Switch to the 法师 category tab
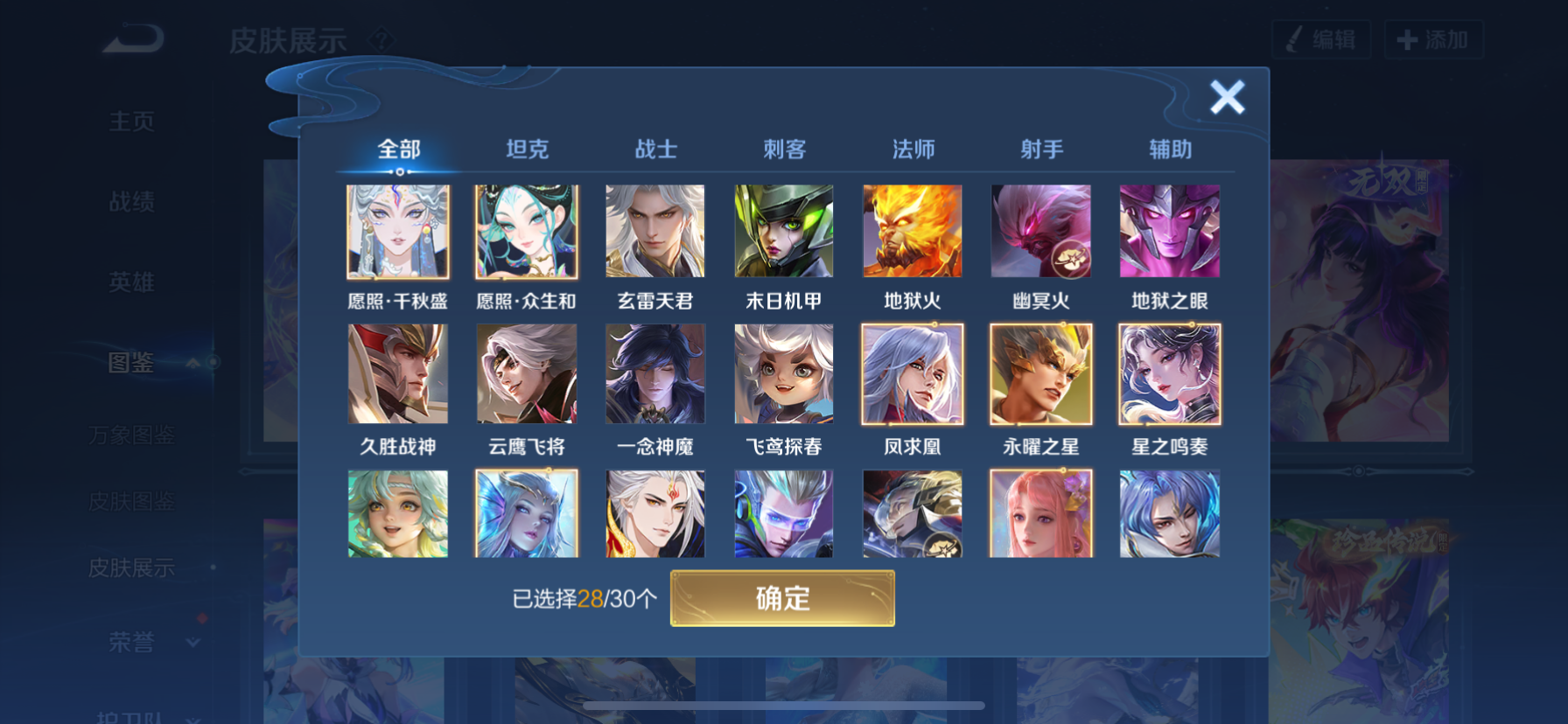The width and height of the screenshot is (1568, 724). point(912,150)
